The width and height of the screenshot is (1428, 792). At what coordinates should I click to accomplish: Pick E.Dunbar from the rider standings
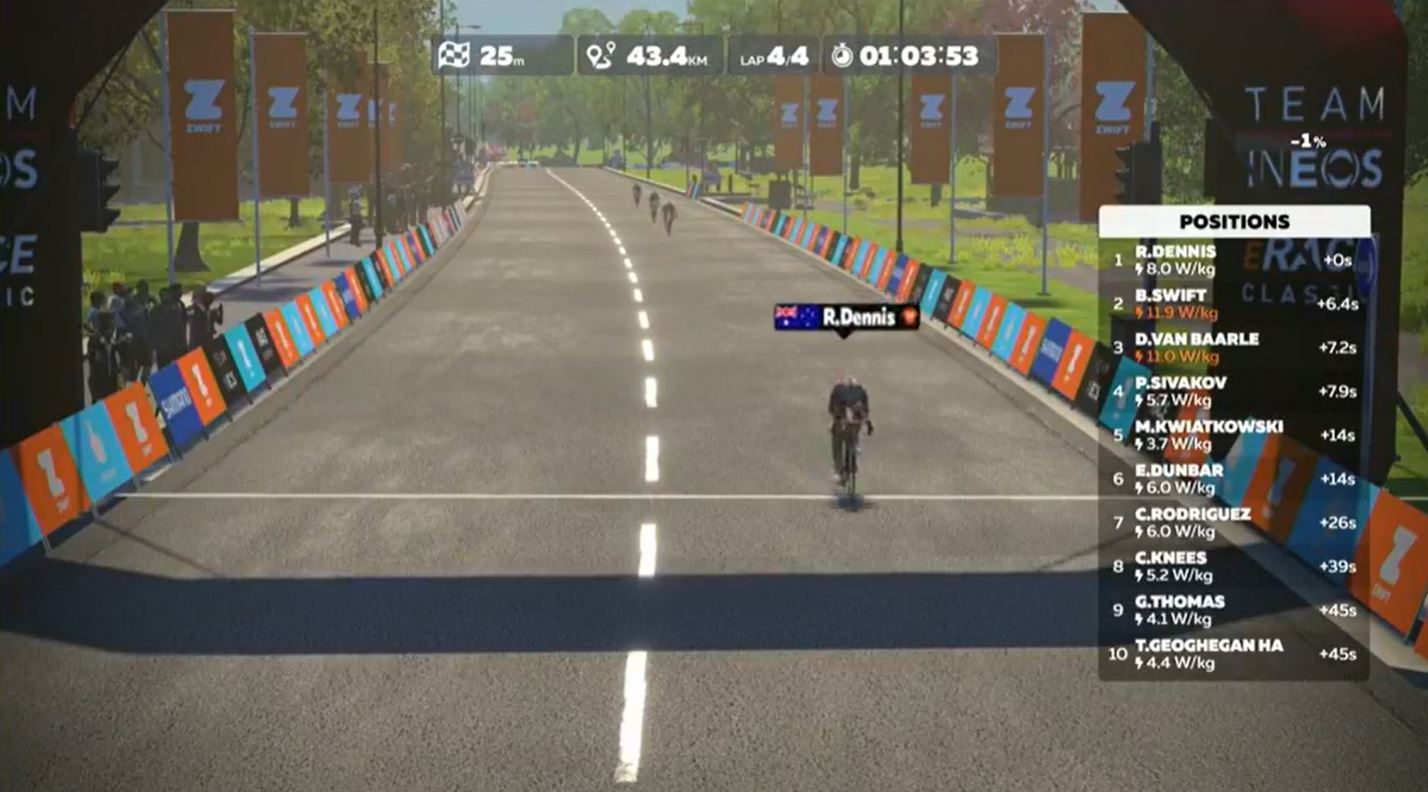coord(1233,479)
